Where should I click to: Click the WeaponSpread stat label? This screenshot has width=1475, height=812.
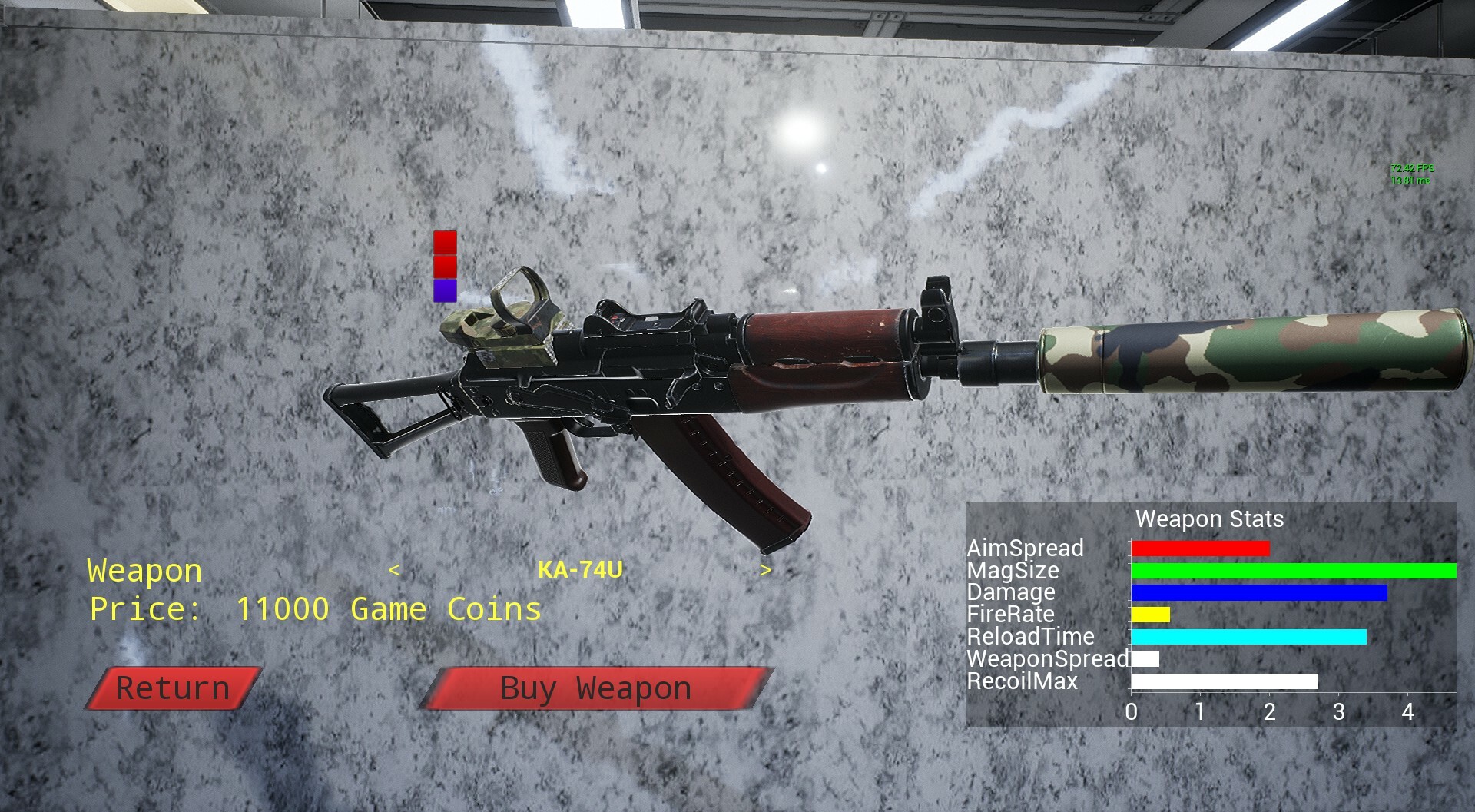click(1045, 658)
